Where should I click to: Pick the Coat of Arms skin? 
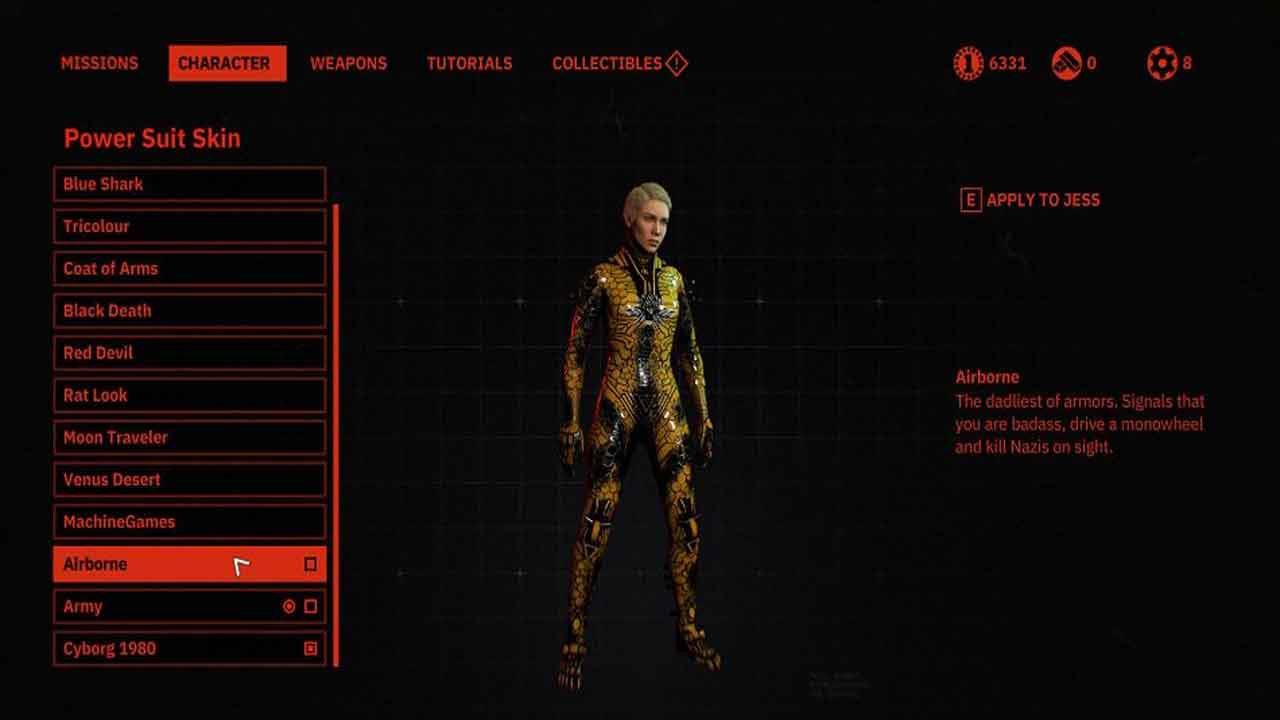click(x=189, y=268)
